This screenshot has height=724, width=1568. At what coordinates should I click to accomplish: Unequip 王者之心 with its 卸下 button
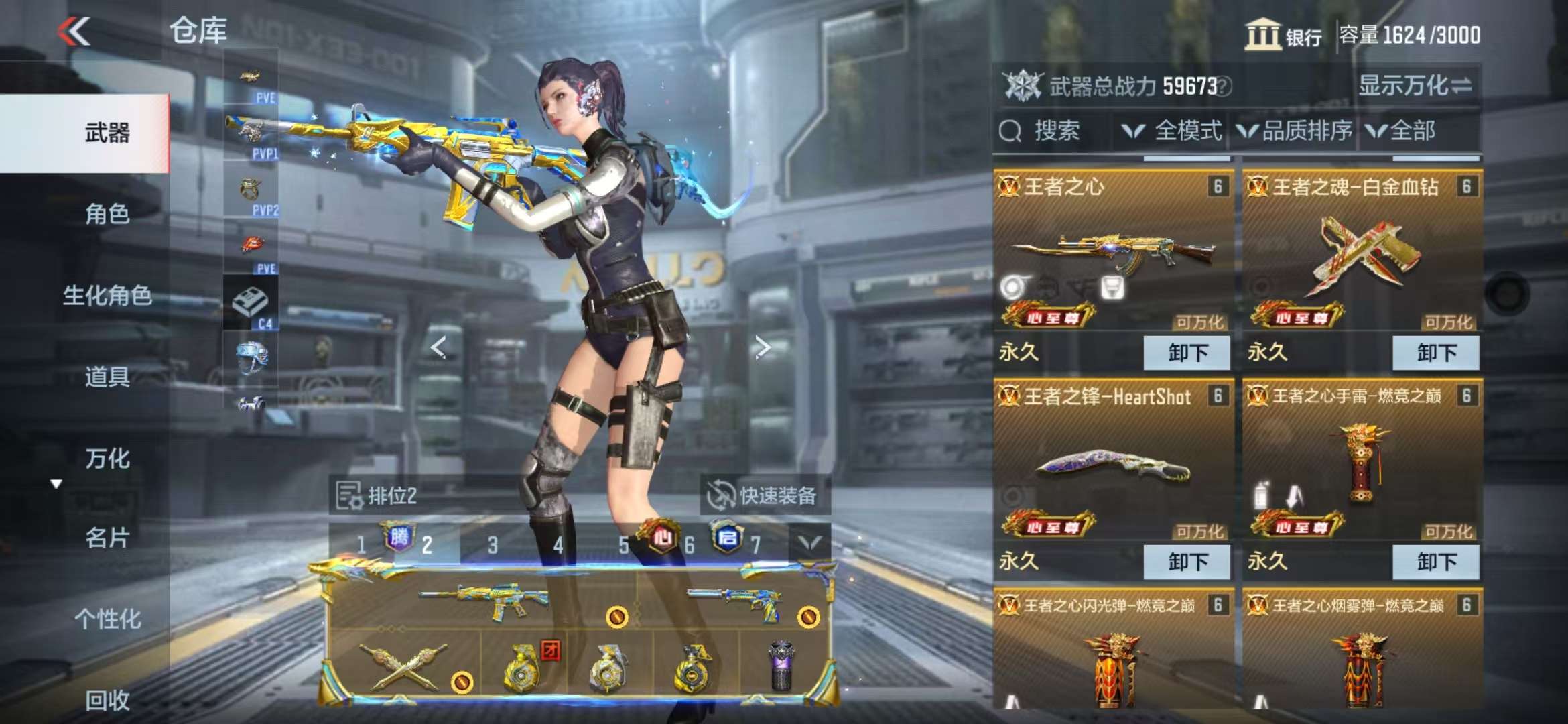pyautogui.click(x=1187, y=353)
